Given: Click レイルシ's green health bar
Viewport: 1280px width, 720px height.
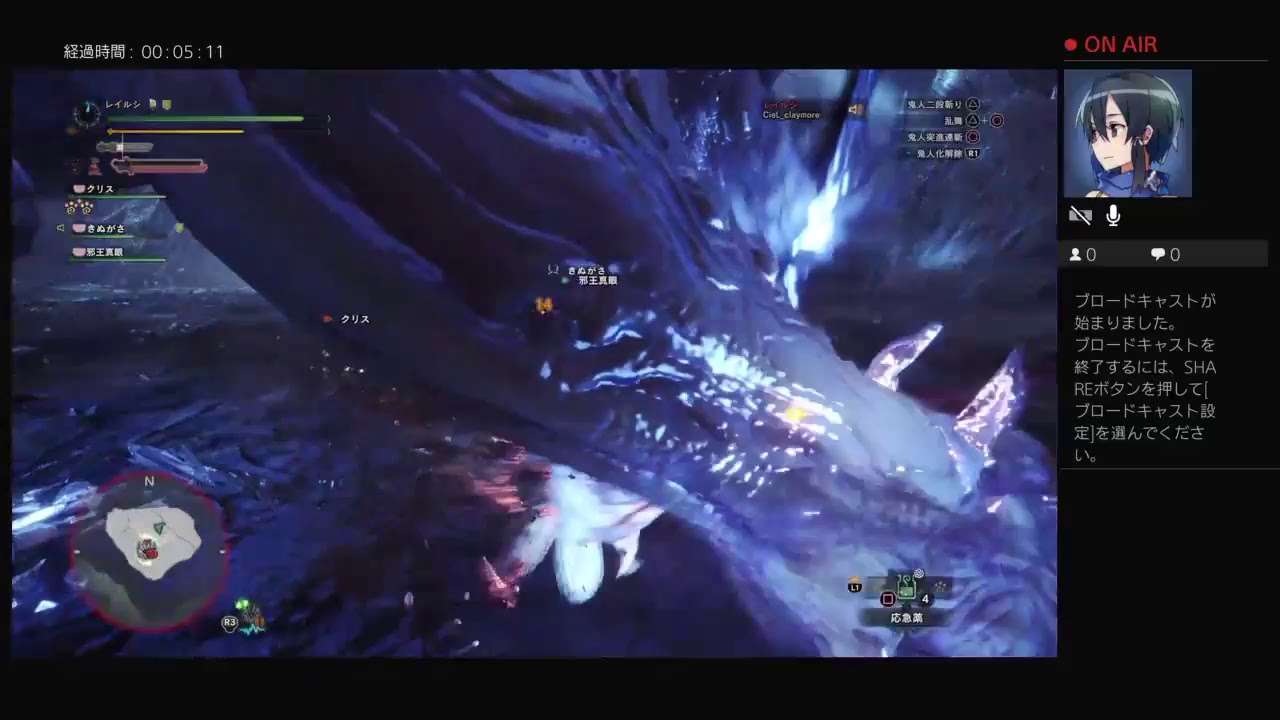Looking at the screenshot, I should click(x=207, y=119).
